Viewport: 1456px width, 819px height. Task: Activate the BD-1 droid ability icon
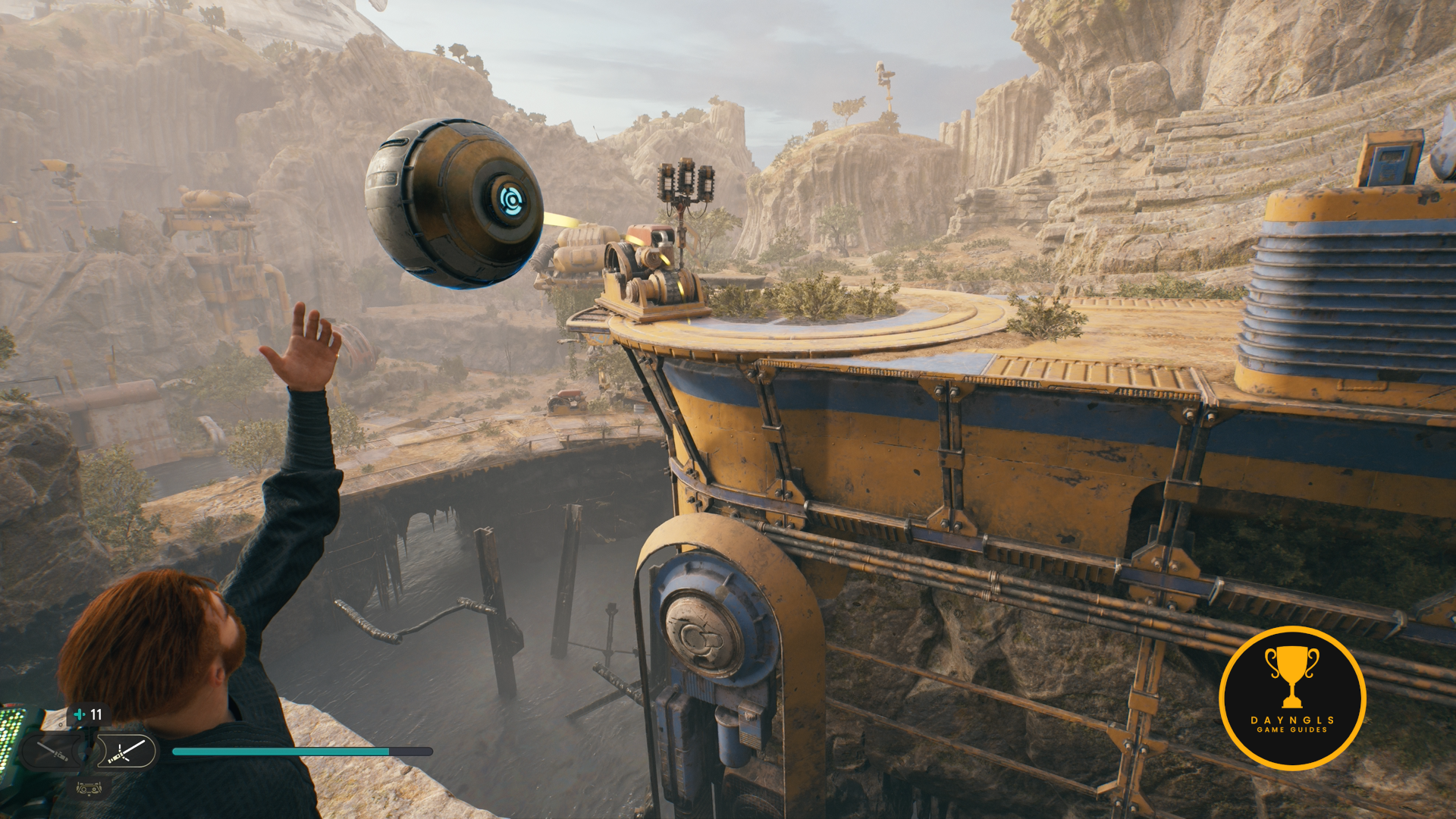(89, 789)
